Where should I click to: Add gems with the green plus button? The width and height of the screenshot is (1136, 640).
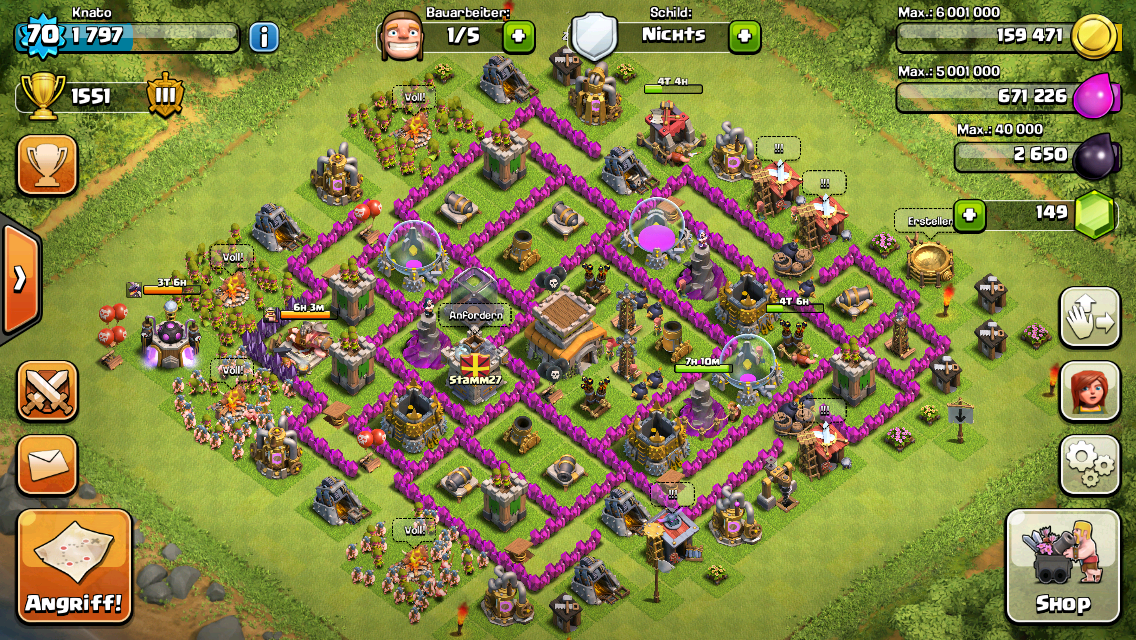tap(969, 214)
